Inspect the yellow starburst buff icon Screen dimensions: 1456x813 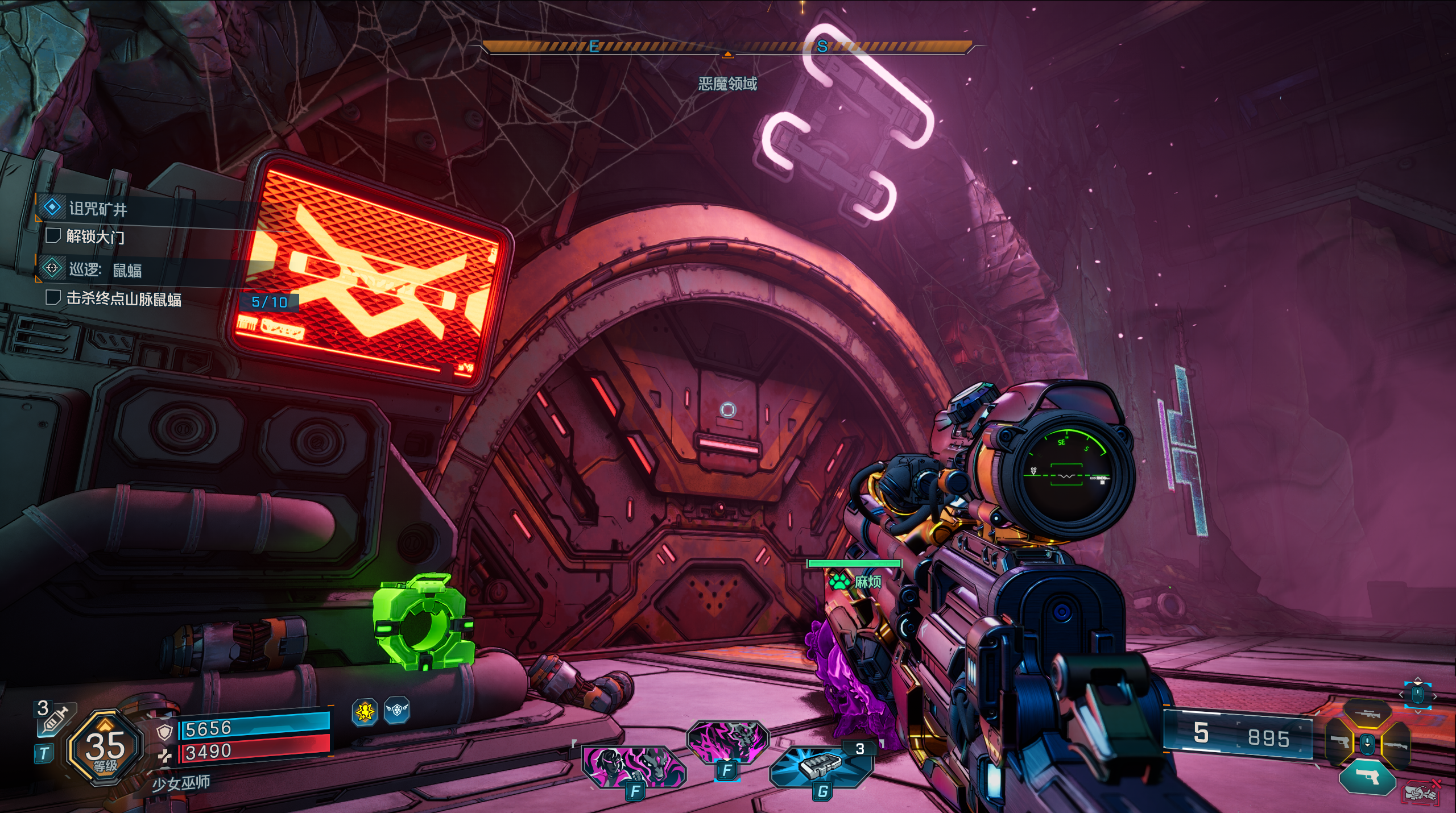pos(365,711)
